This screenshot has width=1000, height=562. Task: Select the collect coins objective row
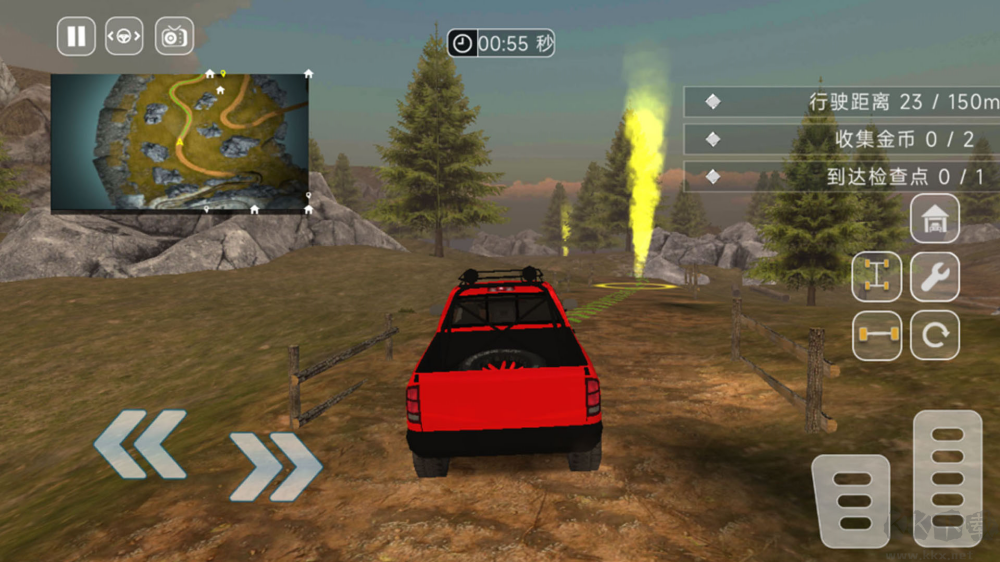[x=842, y=139]
